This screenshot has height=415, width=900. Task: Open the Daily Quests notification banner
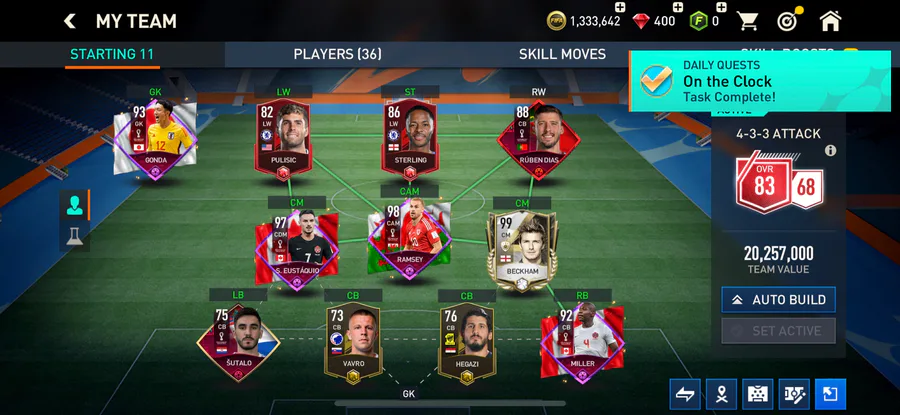point(760,81)
